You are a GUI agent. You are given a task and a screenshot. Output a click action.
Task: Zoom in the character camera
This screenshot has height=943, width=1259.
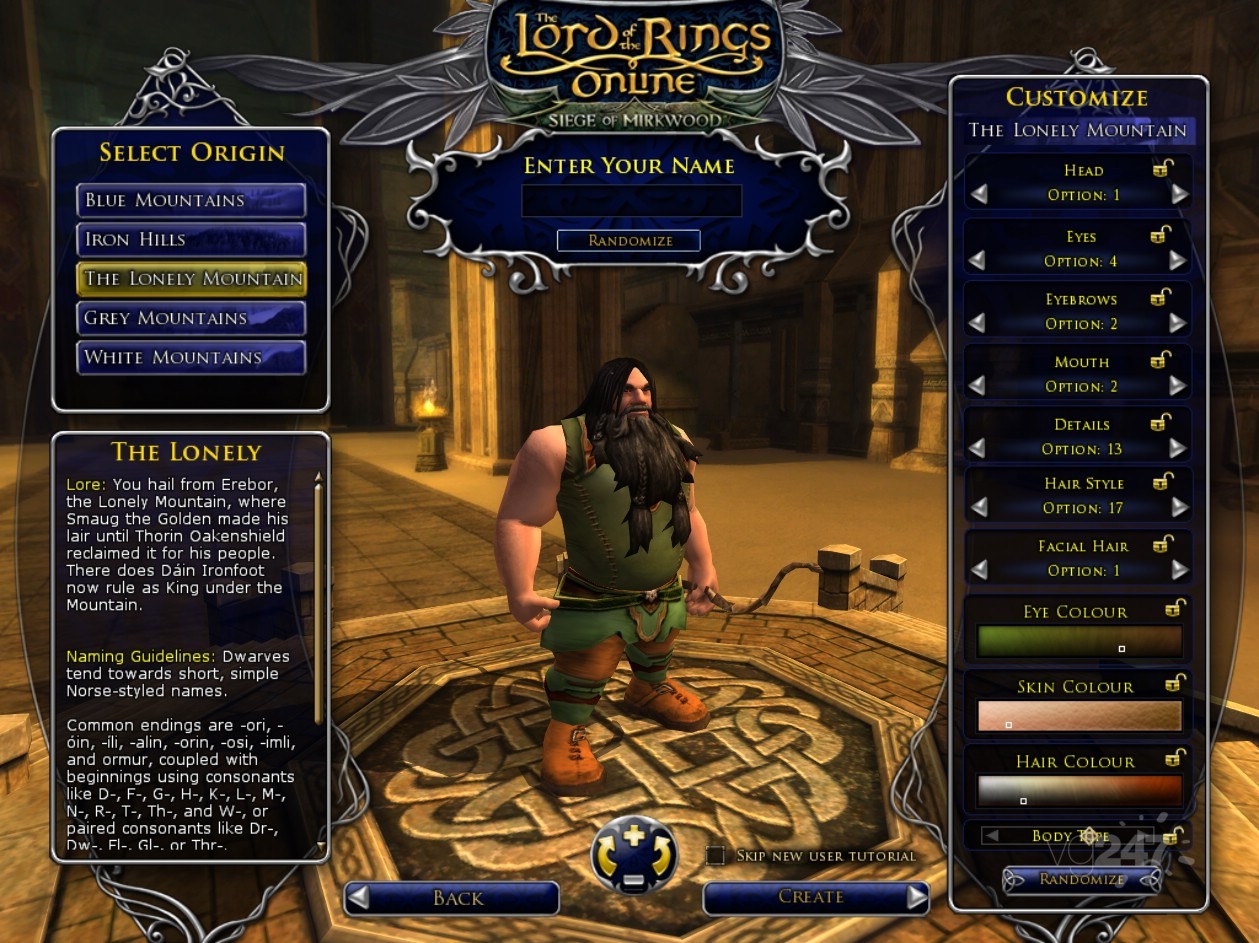click(x=634, y=835)
